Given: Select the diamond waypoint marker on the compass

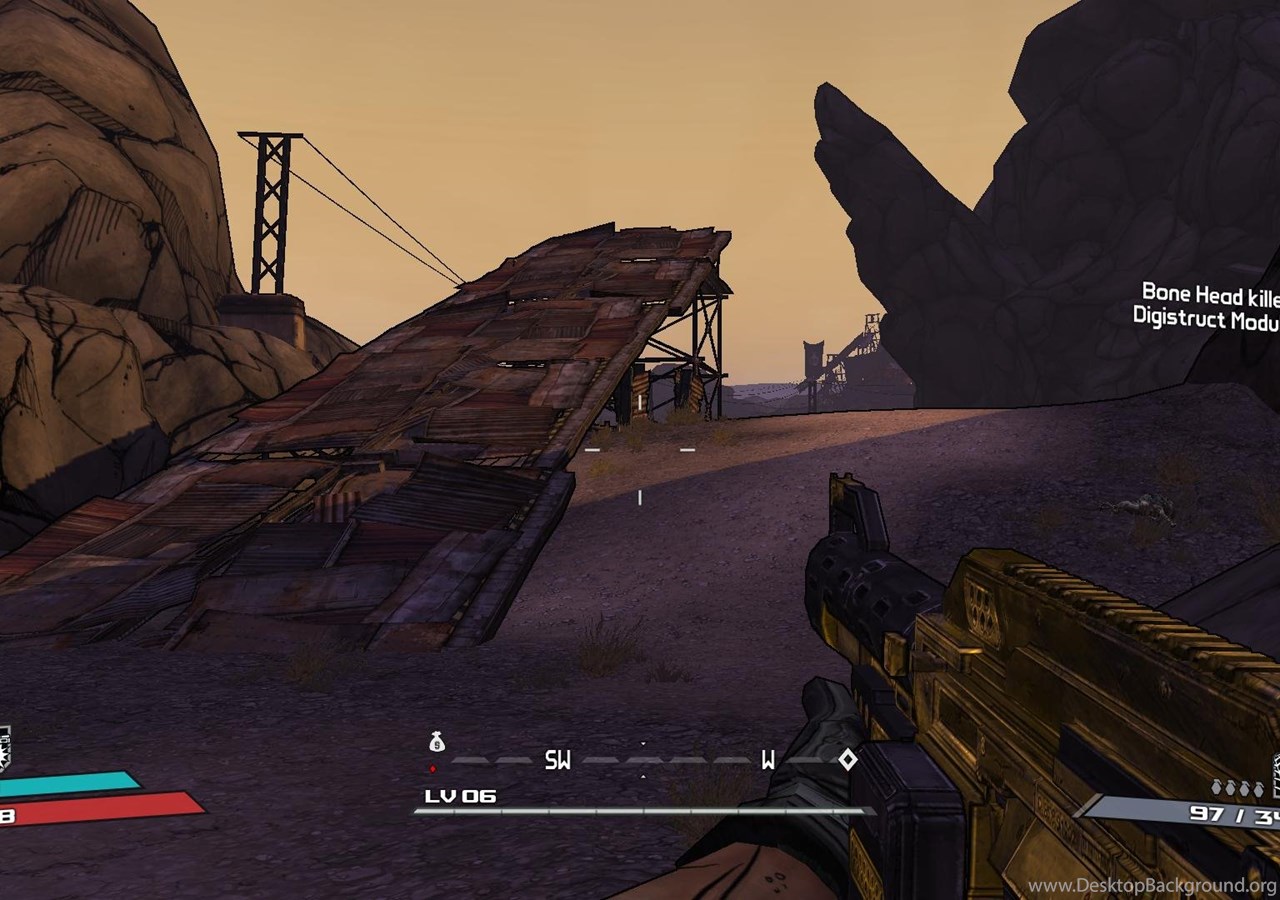Looking at the screenshot, I should [x=847, y=760].
